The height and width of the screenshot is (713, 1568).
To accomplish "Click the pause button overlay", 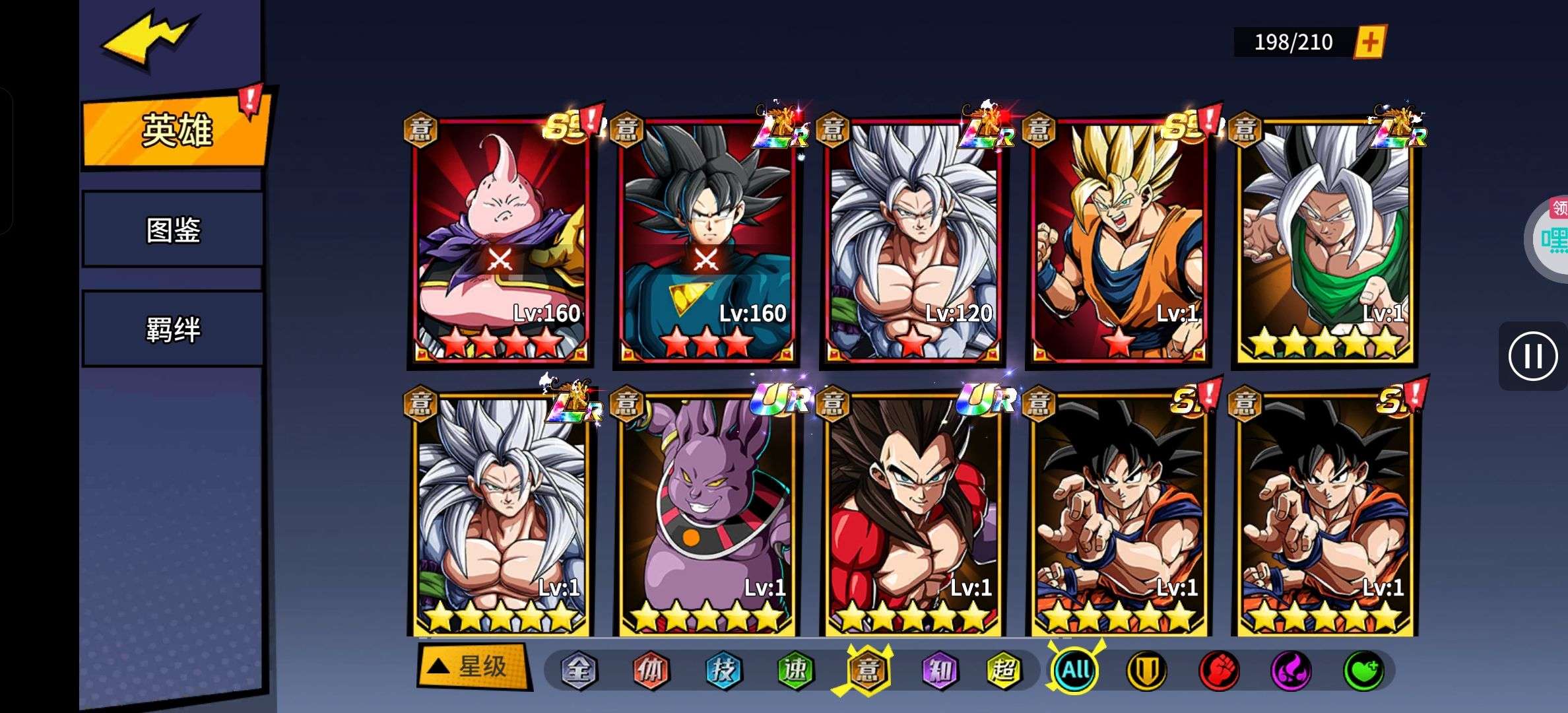I will click(1532, 356).
